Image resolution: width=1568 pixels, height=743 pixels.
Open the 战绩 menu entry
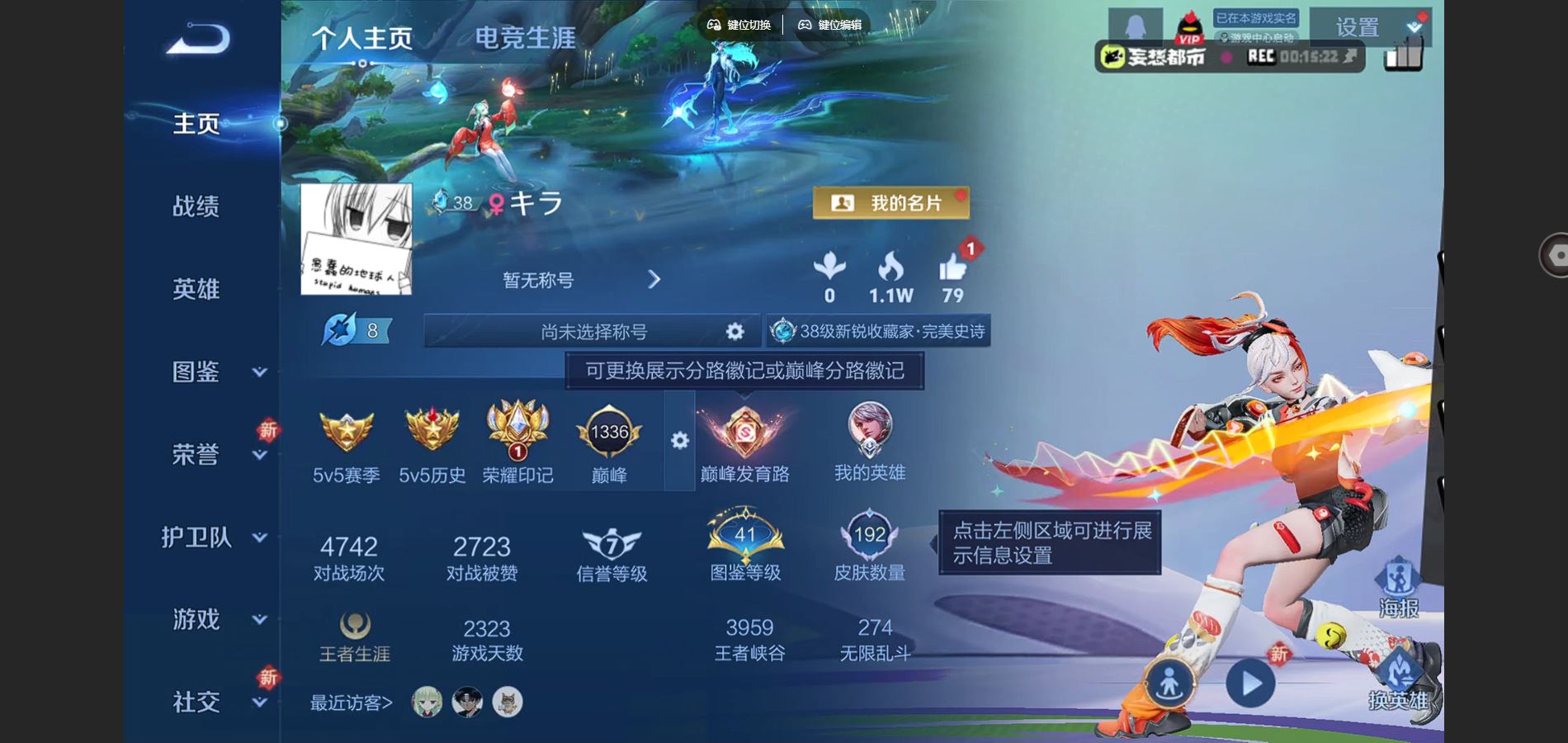(196, 206)
